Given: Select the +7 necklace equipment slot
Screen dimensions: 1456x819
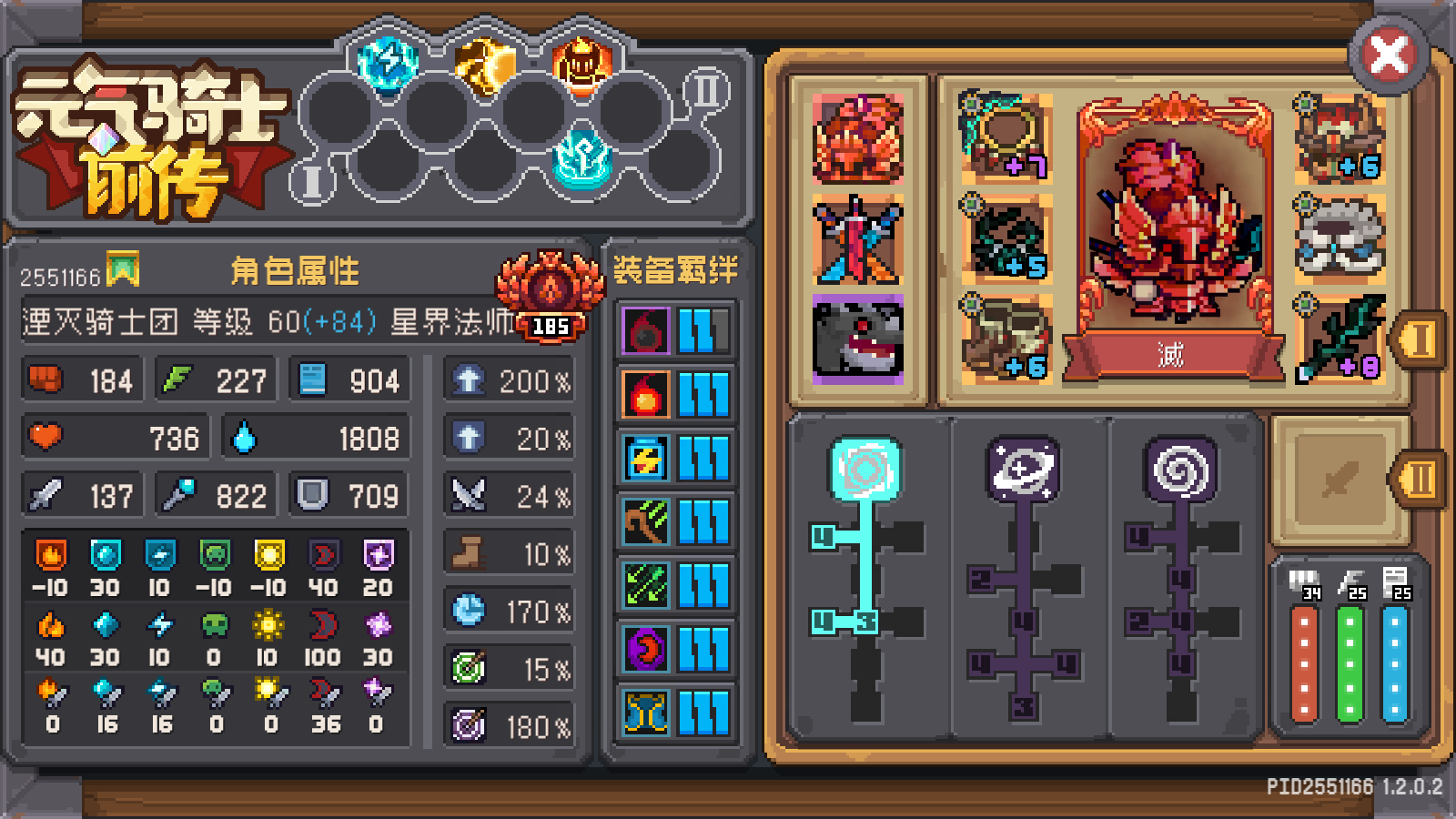Looking at the screenshot, I should pyautogui.click(x=1007, y=136).
